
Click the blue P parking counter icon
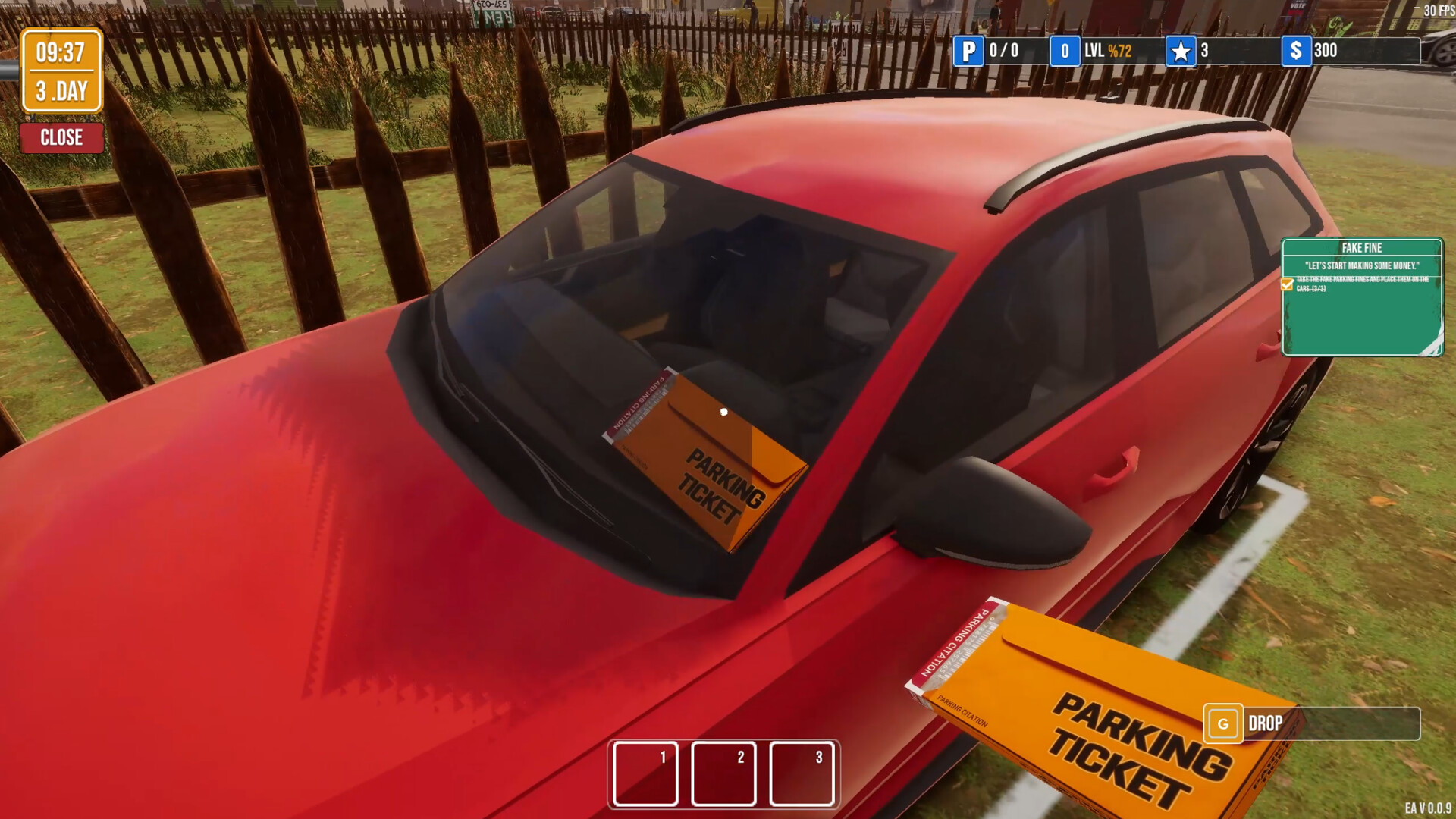pyautogui.click(x=968, y=52)
